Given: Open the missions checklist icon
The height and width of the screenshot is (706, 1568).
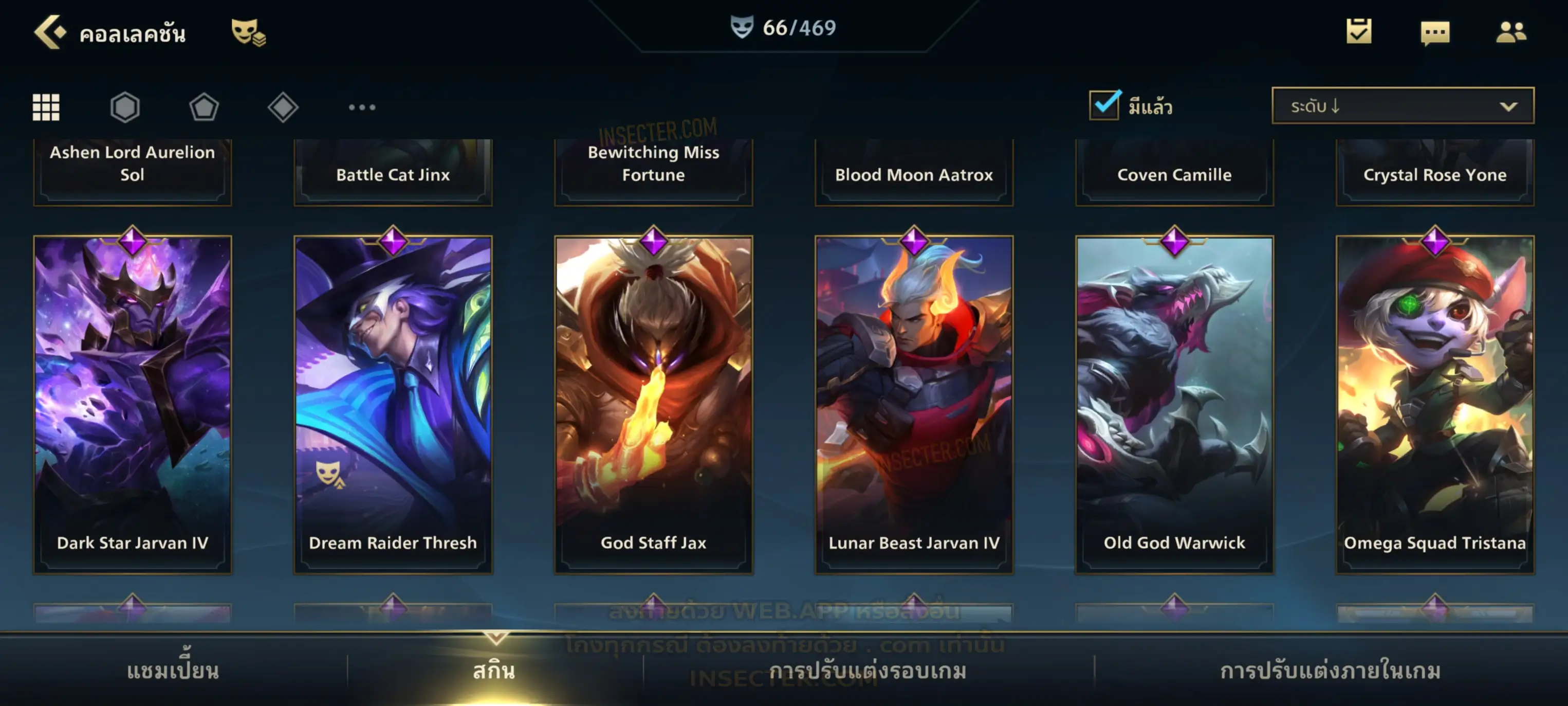Looking at the screenshot, I should [1359, 32].
